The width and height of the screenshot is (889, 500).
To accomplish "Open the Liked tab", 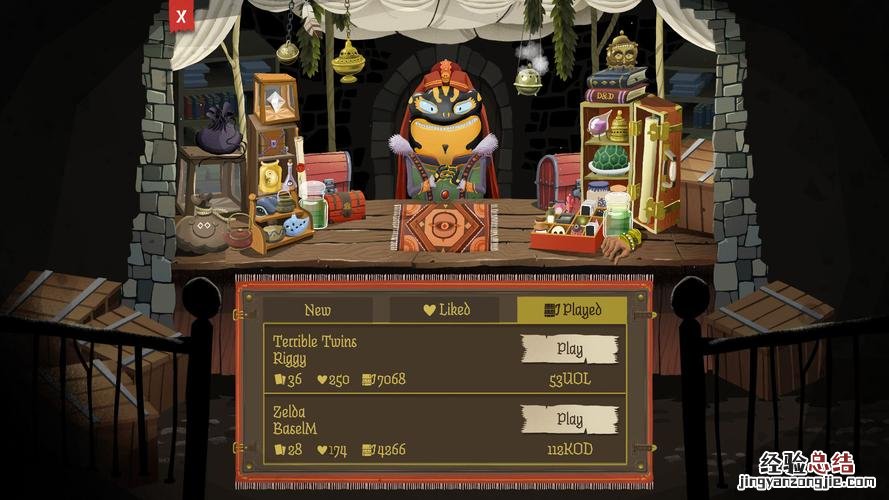I will click(x=446, y=310).
